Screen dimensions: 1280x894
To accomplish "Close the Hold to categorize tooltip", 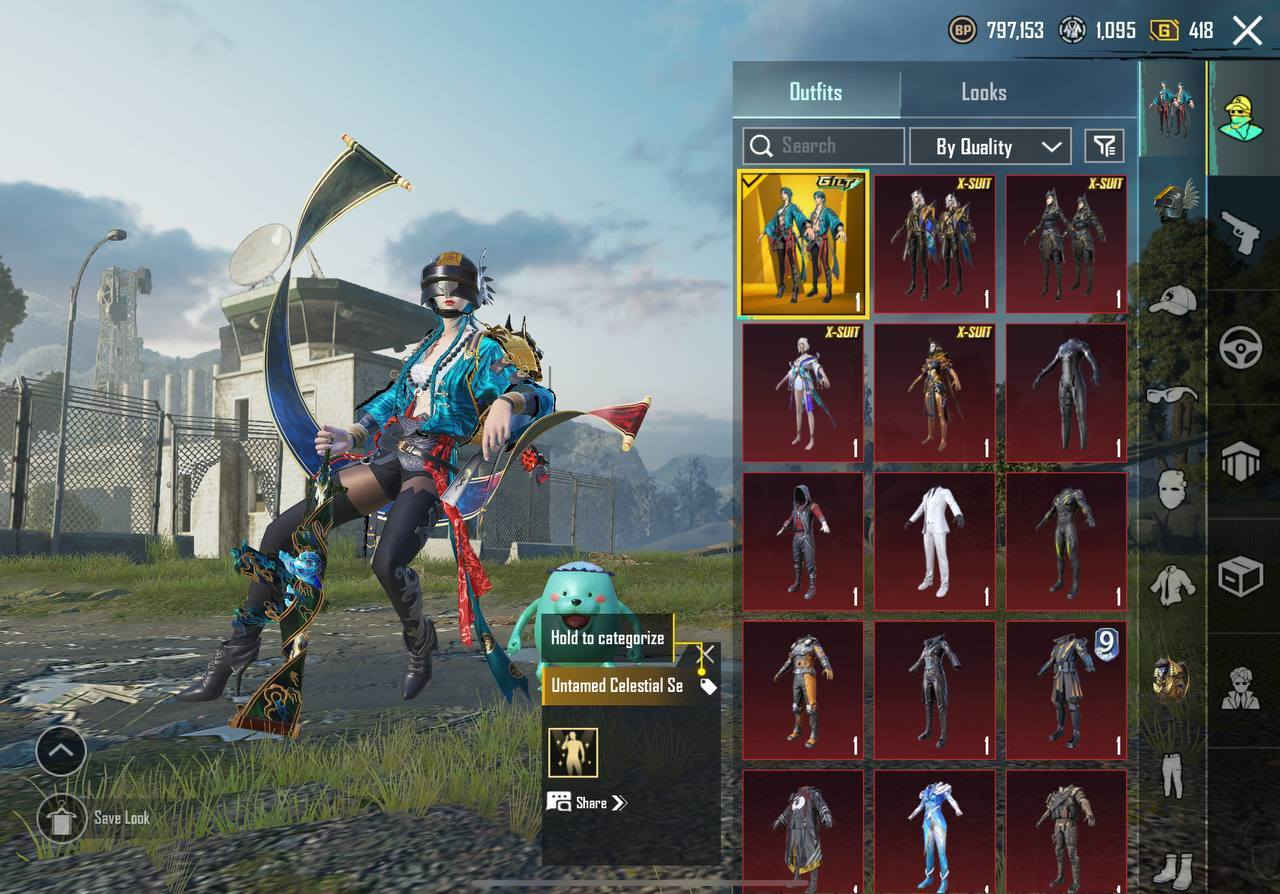I will pyautogui.click(x=705, y=655).
